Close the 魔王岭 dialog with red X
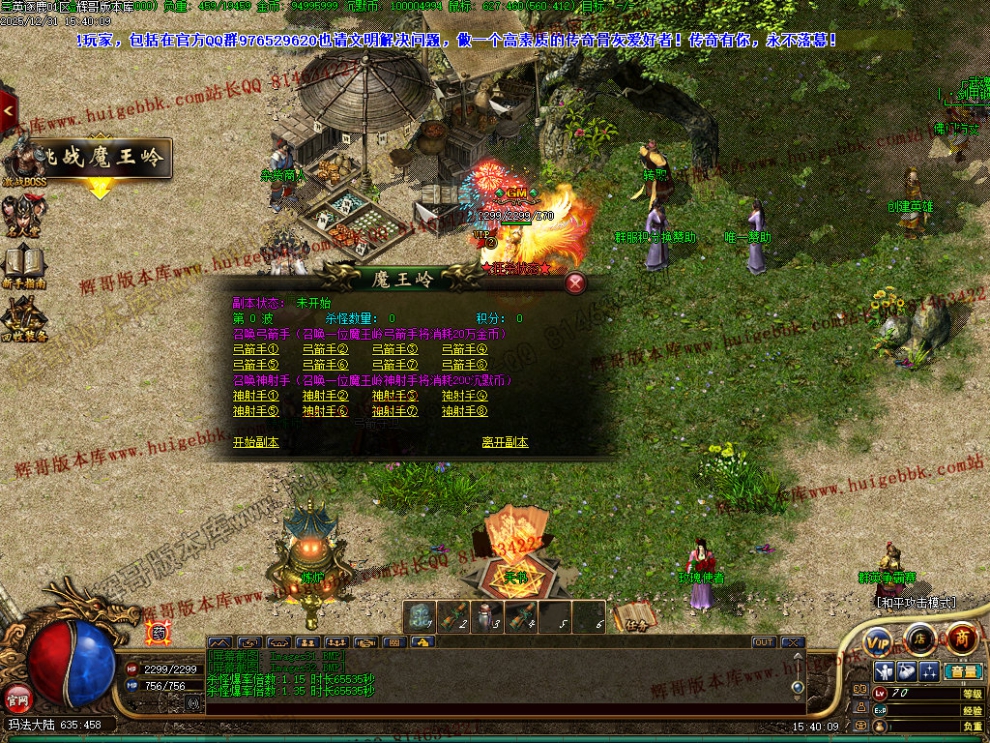The height and width of the screenshot is (743, 990). (575, 283)
